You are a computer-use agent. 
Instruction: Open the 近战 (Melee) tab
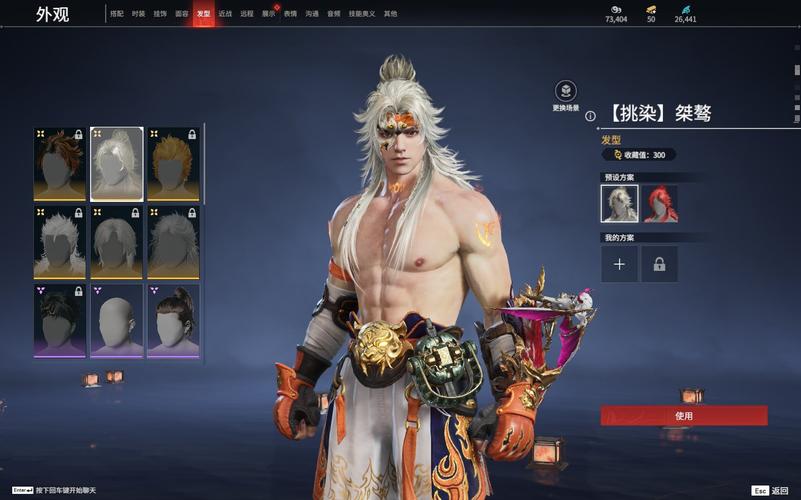click(x=225, y=14)
